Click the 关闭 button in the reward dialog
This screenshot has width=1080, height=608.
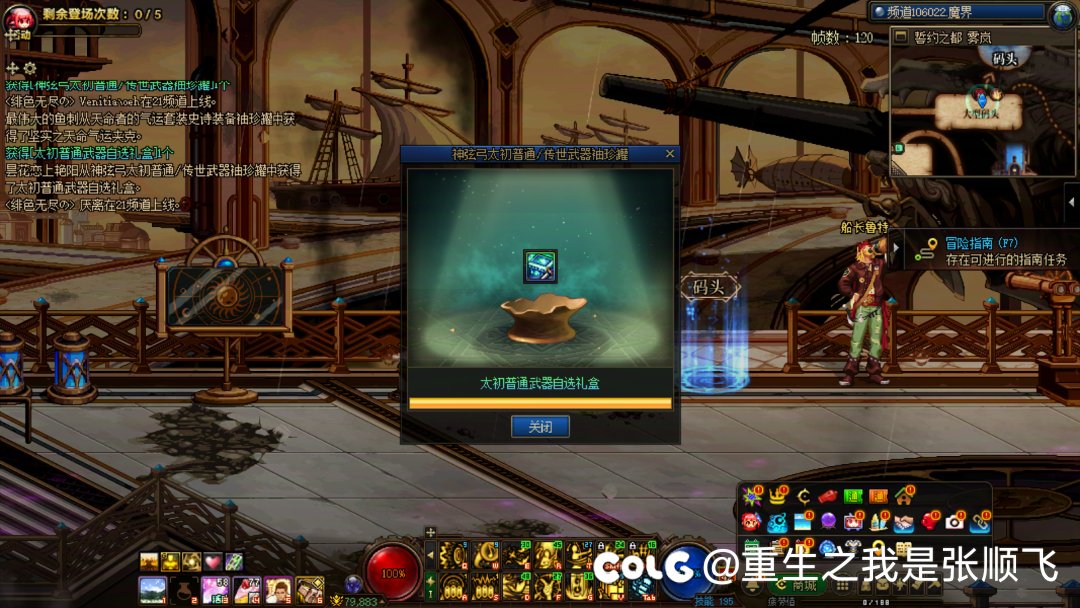(x=540, y=427)
